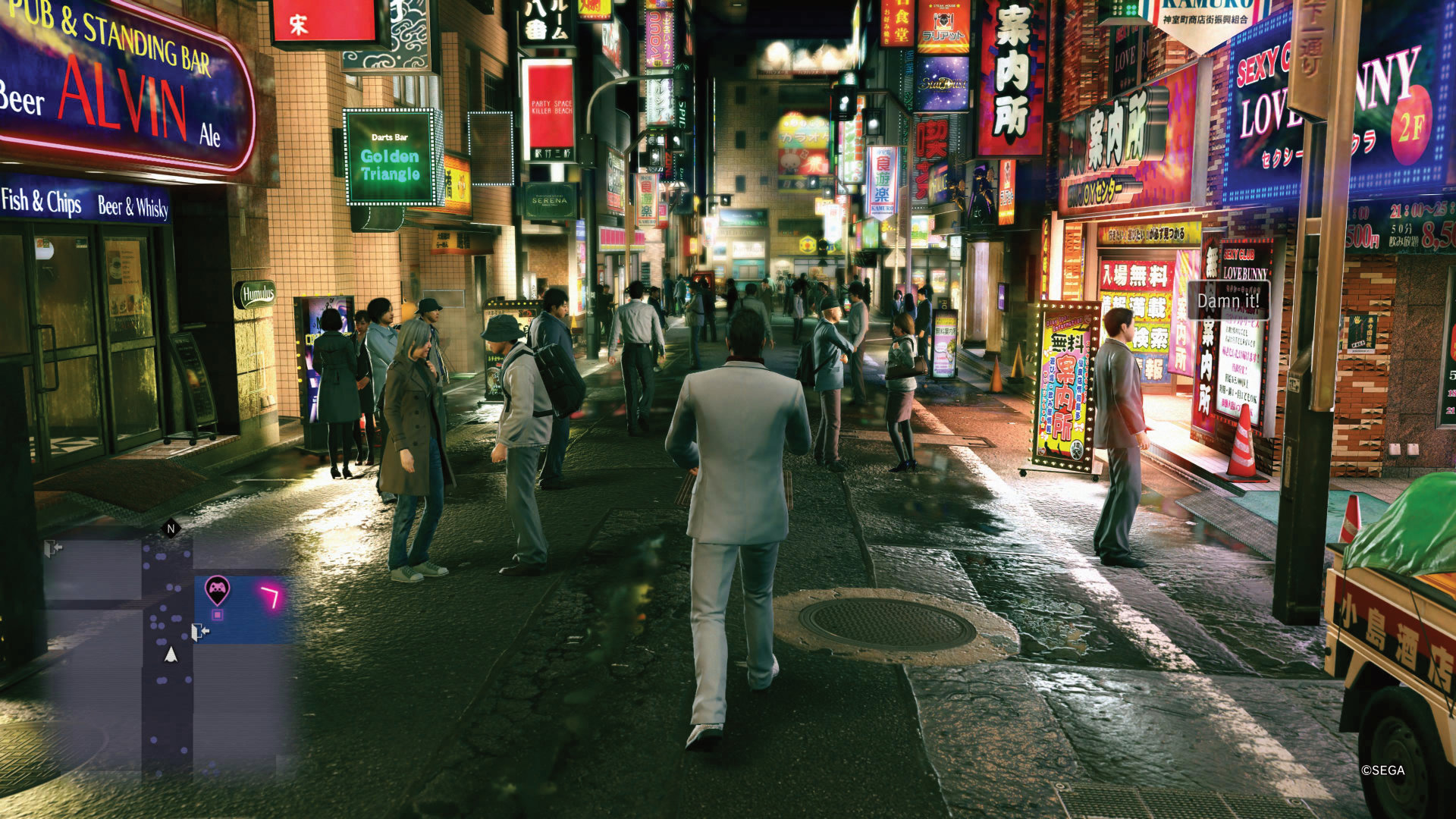The image size is (1456, 819).
Task: Select the glowing pink corner marker
Action: tap(271, 597)
